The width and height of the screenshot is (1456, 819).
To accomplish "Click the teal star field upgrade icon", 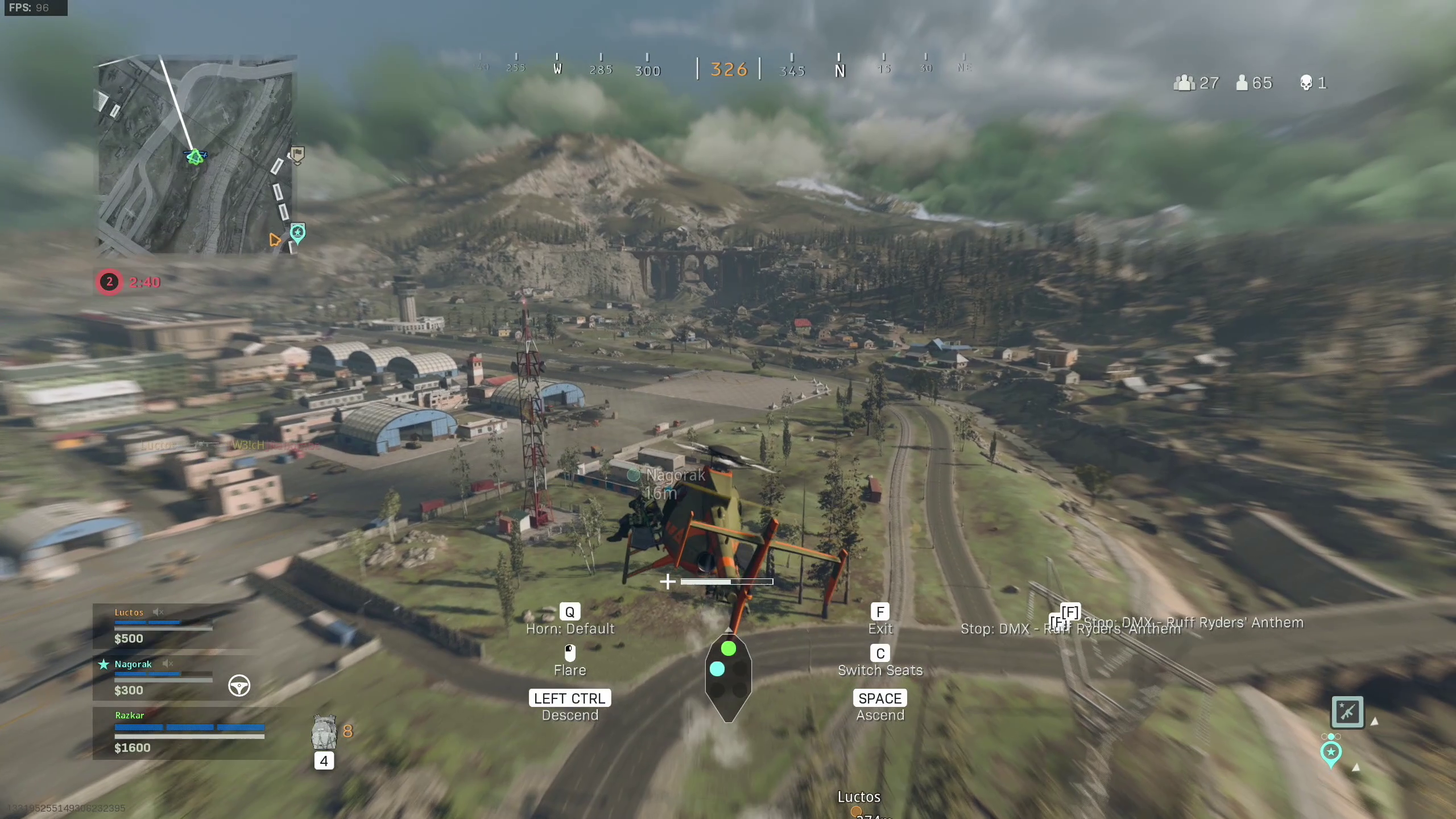I will point(1330,752).
